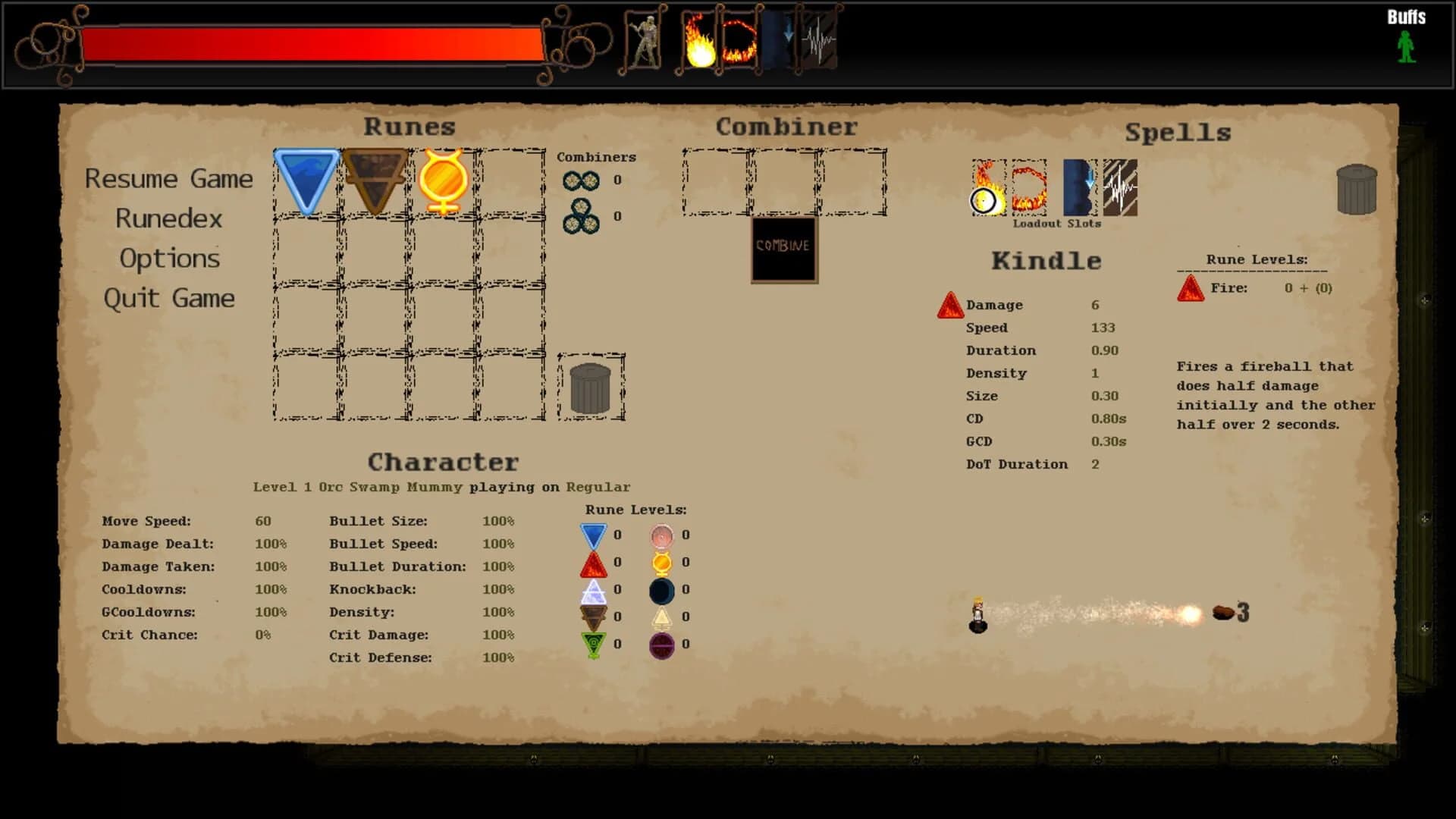Click Quit Game
The width and height of the screenshot is (1456, 819).
point(170,298)
